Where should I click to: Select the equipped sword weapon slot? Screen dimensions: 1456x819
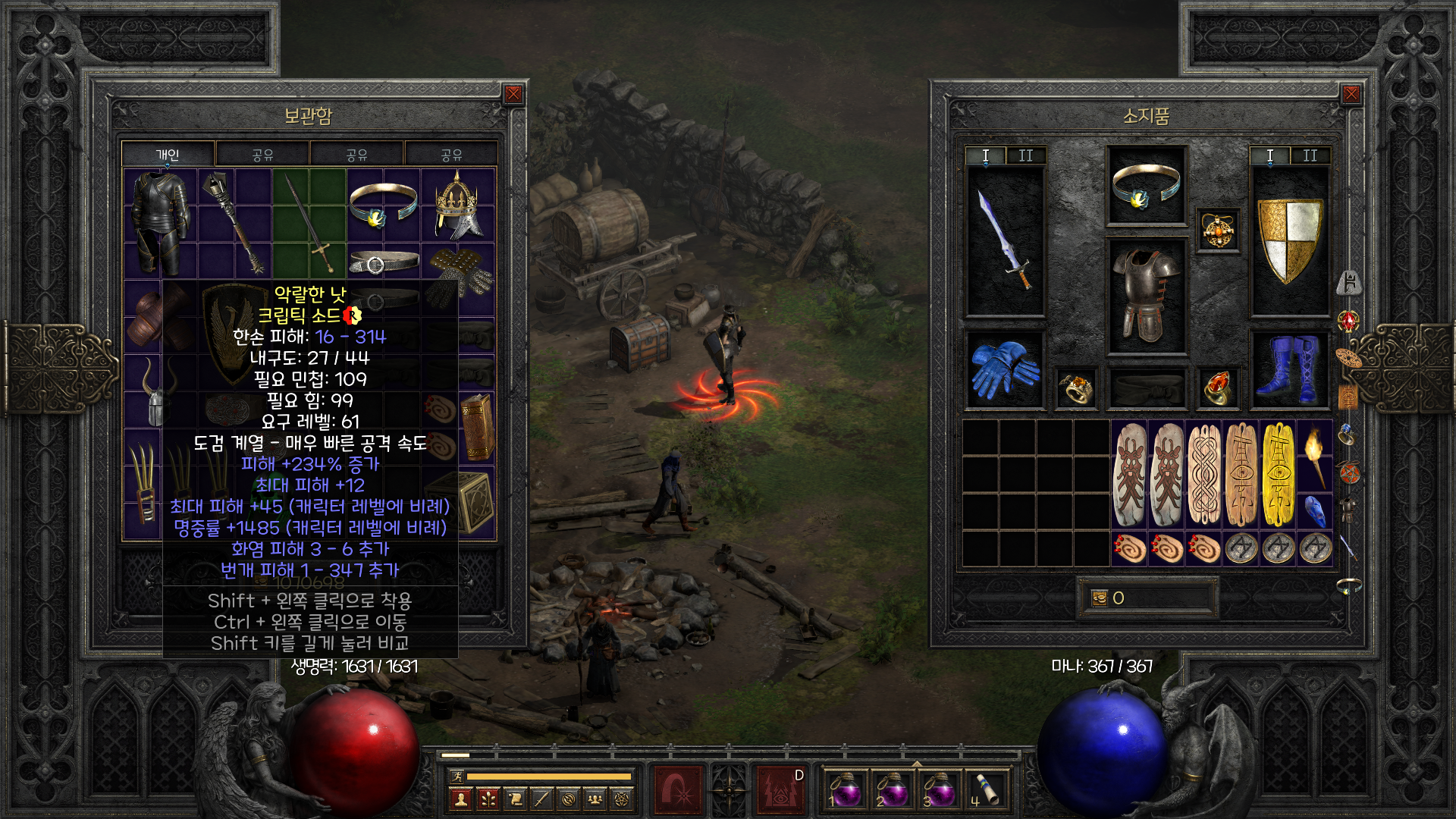(1005, 240)
